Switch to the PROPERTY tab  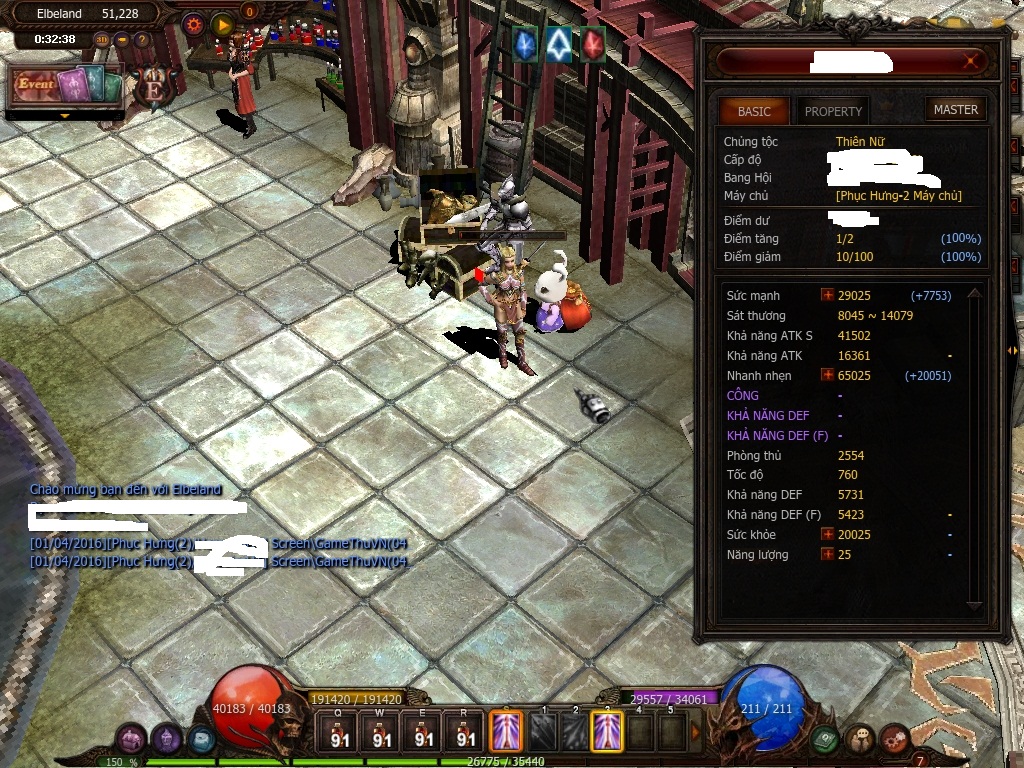pos(833,111)
